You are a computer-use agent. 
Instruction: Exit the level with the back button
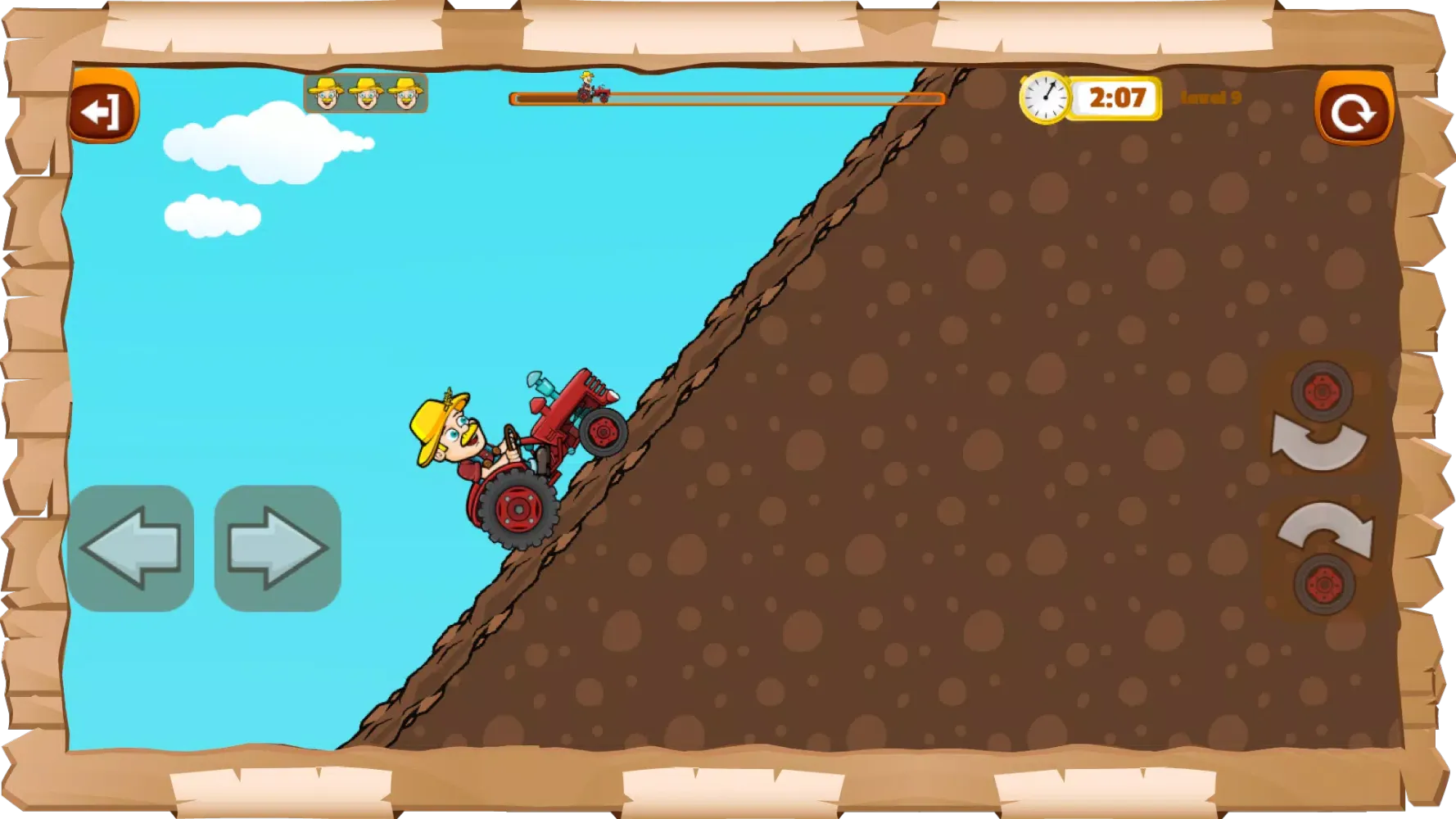(103, 109)
